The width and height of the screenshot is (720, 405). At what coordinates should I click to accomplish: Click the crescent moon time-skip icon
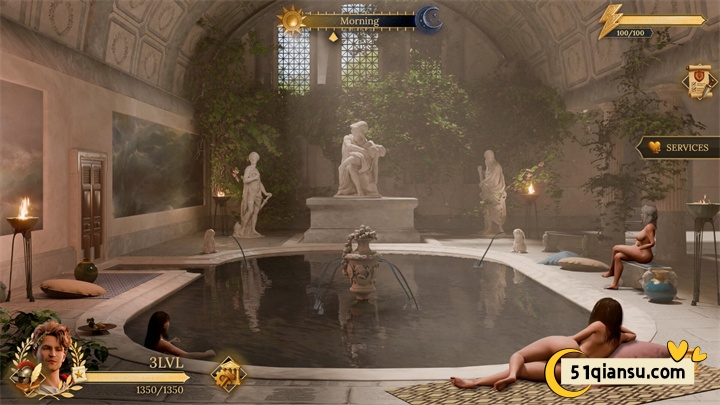[x=430, y=19]
